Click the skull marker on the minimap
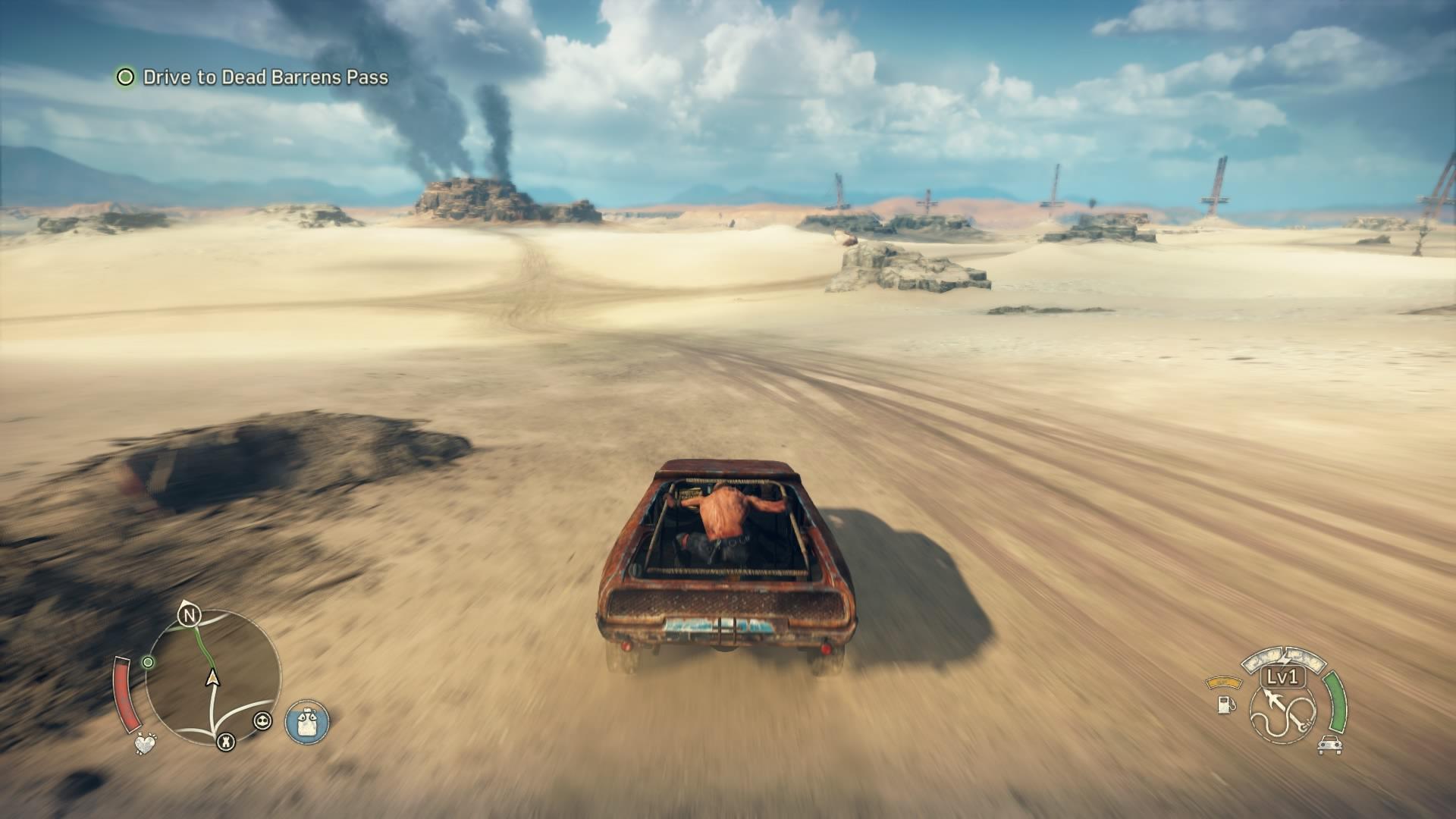 tap(262, 720)
